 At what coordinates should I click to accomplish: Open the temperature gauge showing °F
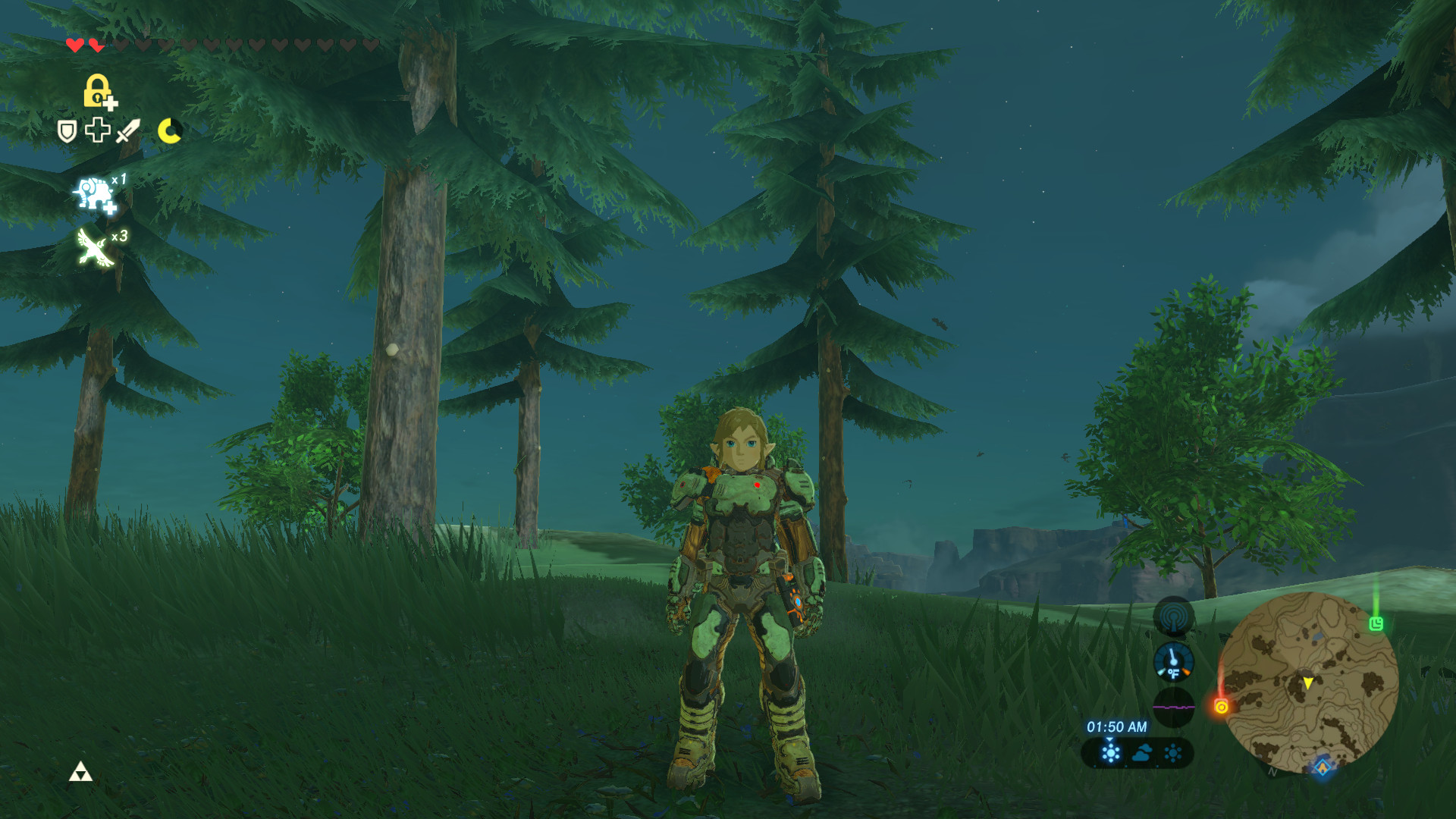1174,661
